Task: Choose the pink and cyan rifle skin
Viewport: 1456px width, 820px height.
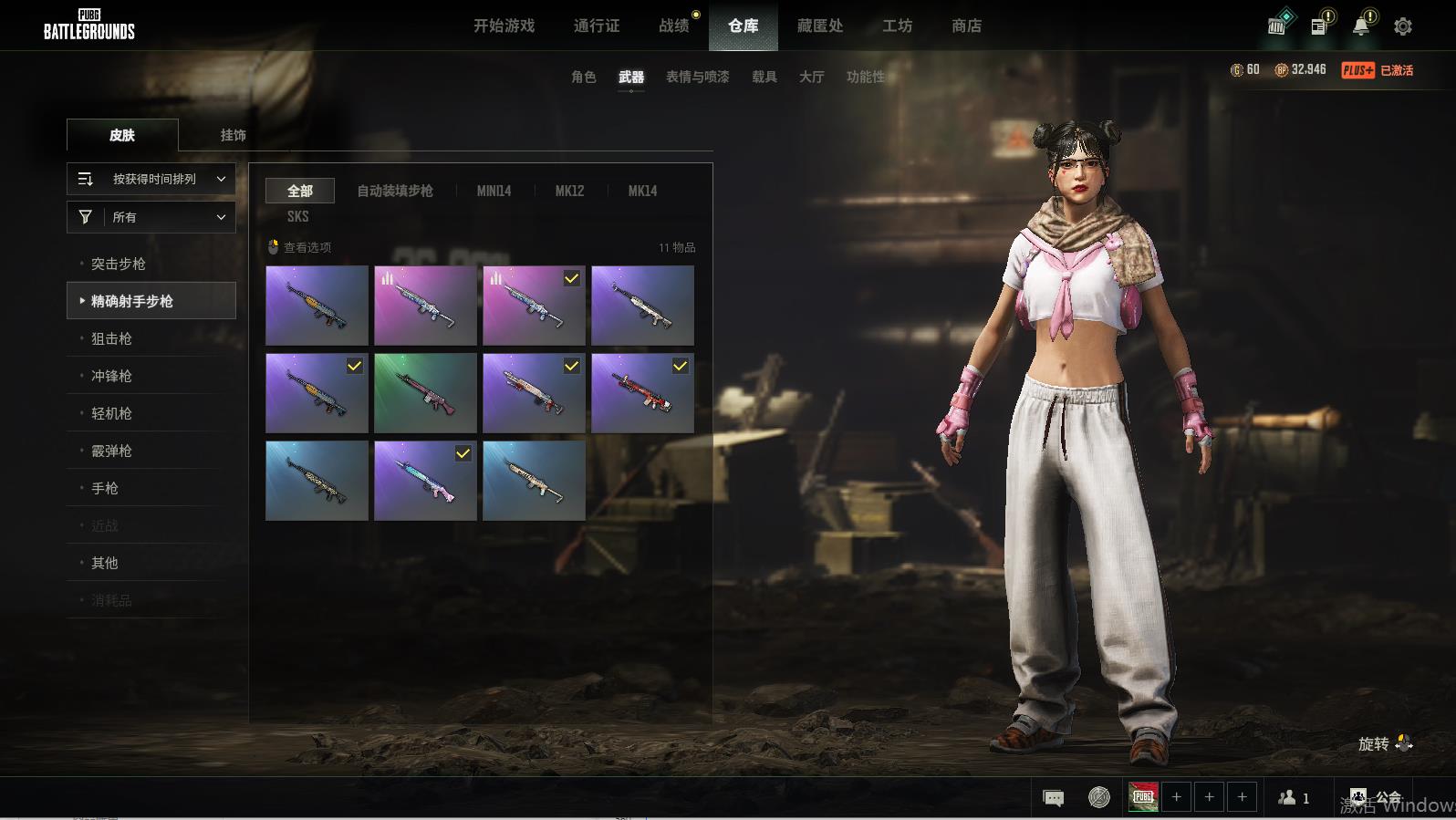Action: (425, 481)
